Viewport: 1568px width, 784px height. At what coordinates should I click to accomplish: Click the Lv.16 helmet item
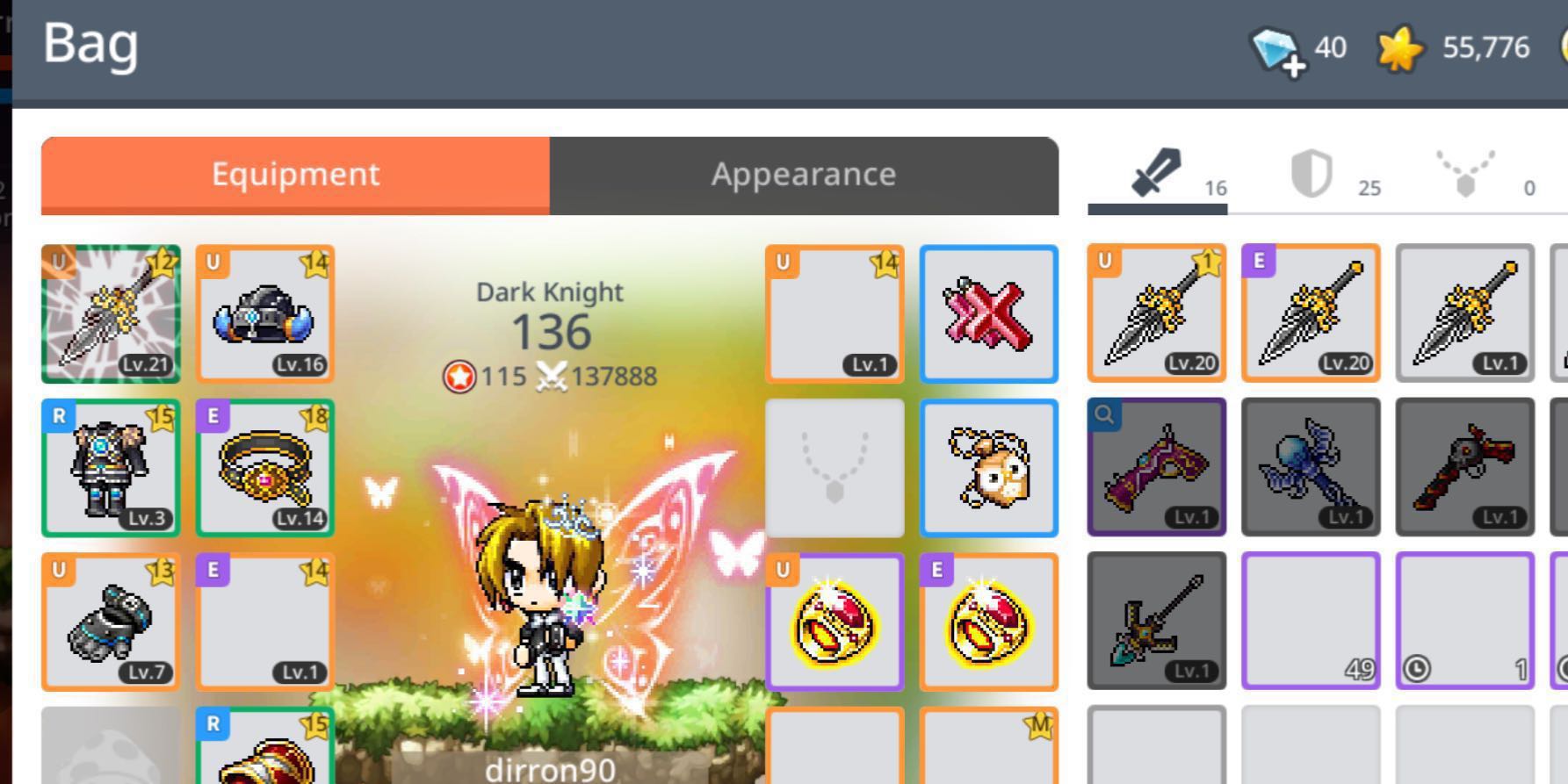(x=264, y=314)
